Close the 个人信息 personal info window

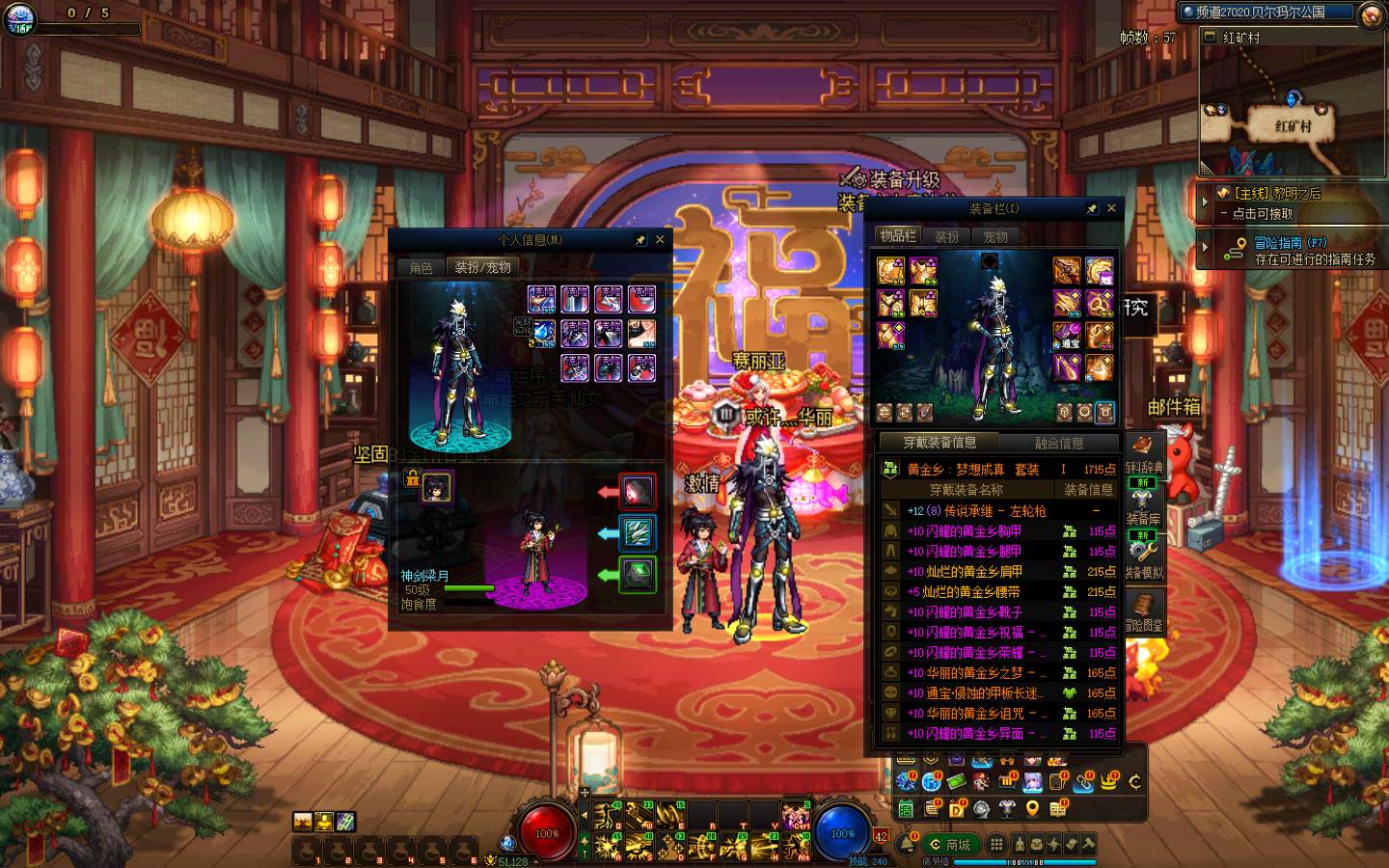(660, 239)
